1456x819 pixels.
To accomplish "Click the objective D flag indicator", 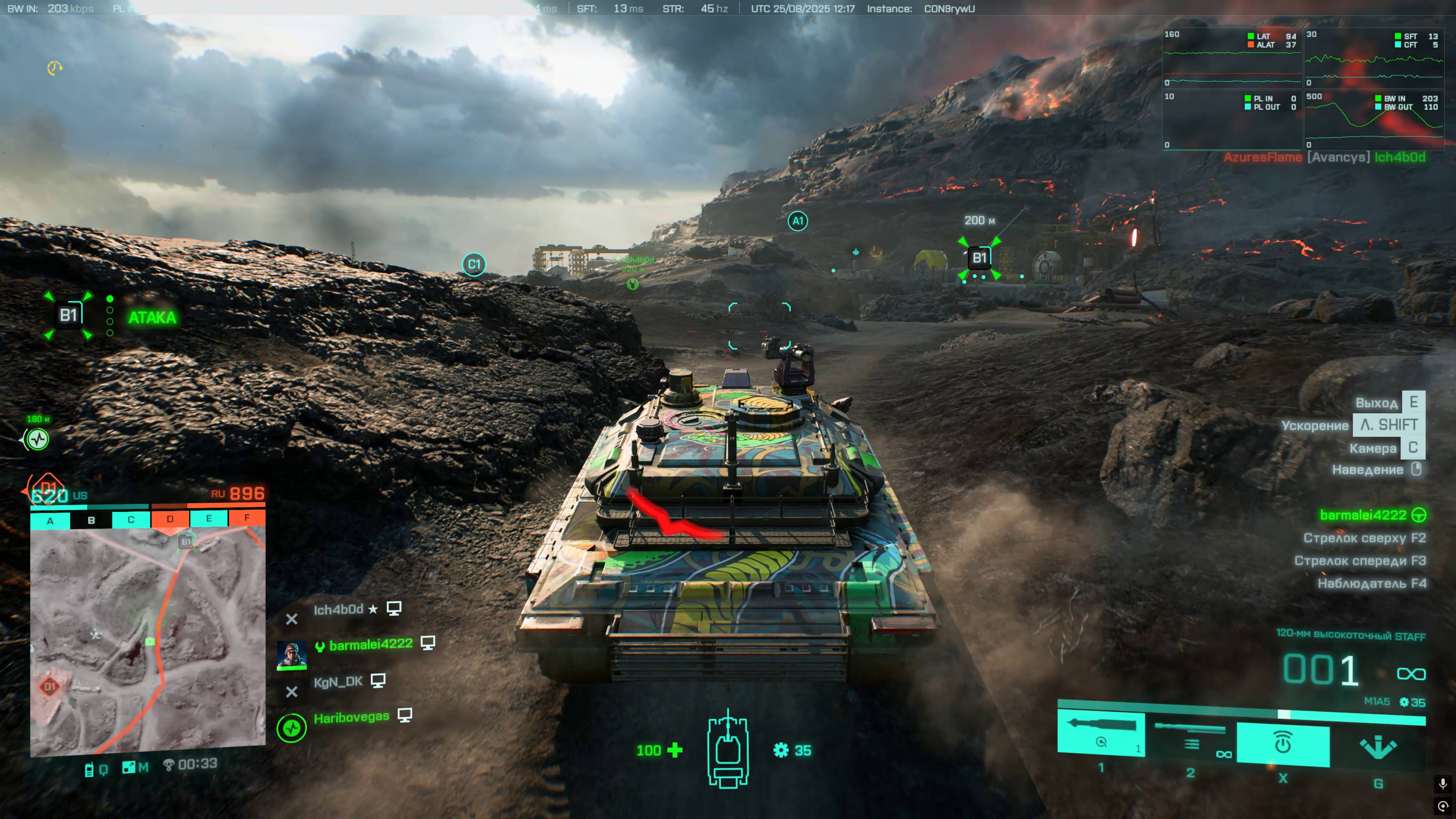I will tap(170, 519).
